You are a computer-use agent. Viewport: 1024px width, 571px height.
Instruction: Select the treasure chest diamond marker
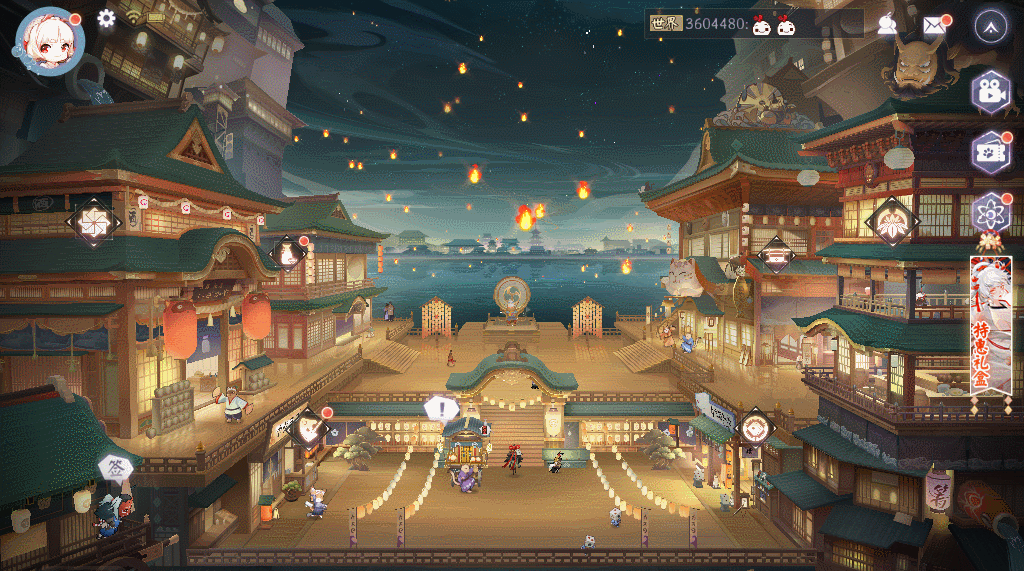pyautogui.click(x=777, y=255)
